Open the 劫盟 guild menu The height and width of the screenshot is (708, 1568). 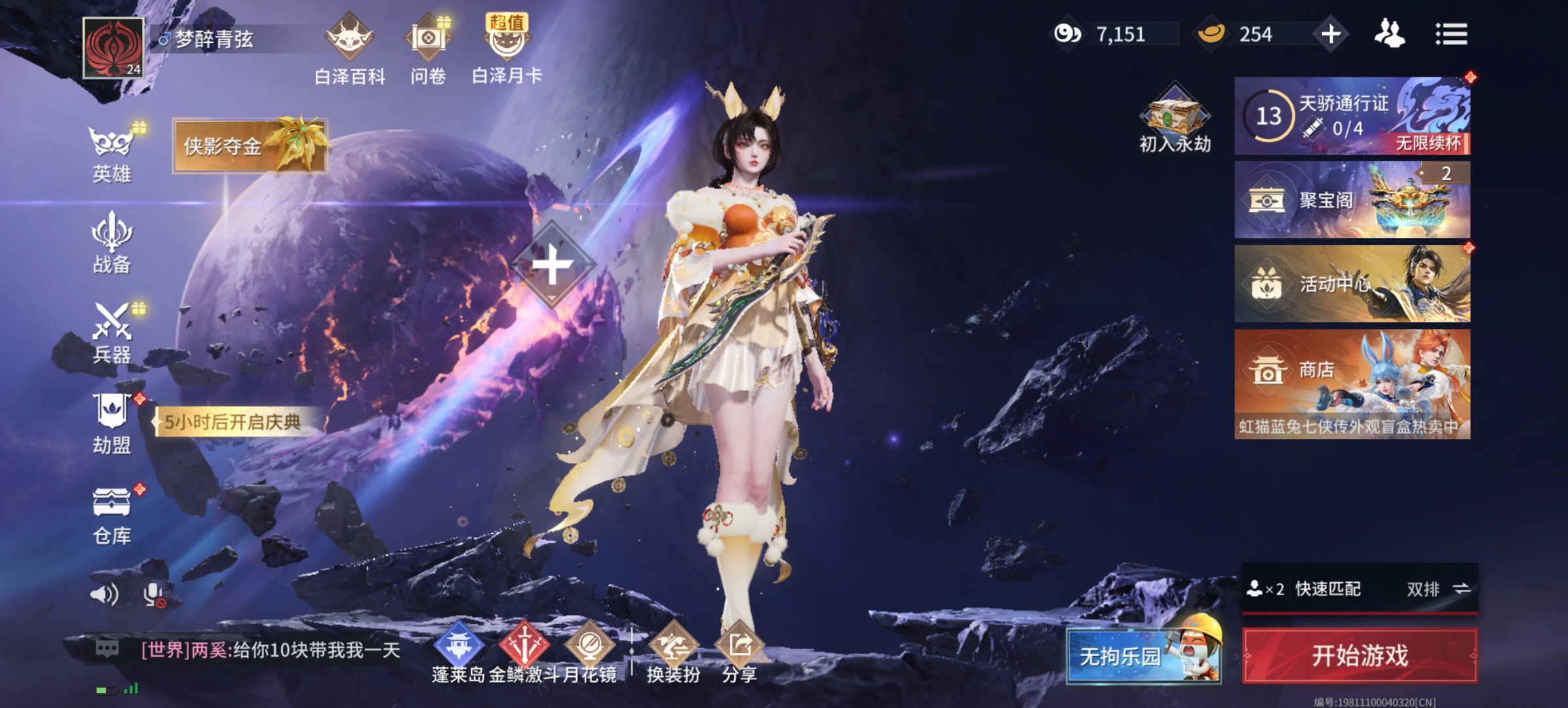coord(112,423)
